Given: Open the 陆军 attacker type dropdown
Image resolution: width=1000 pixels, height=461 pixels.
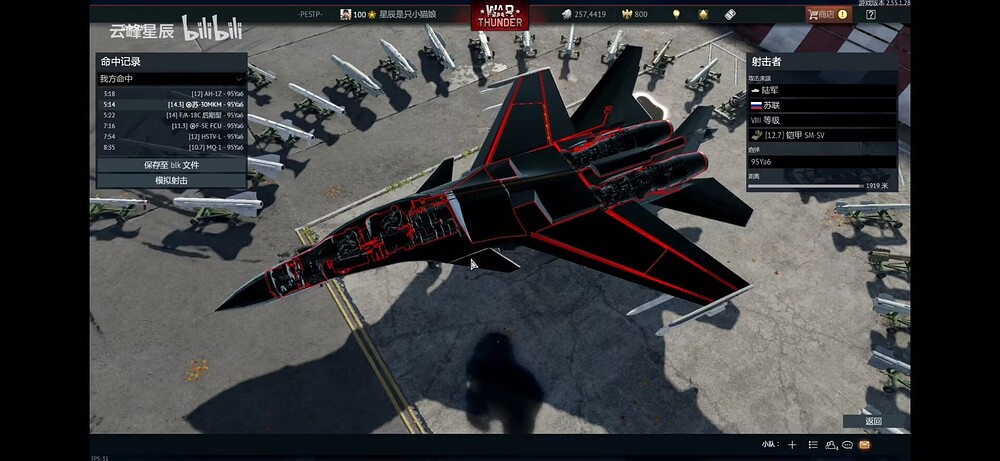Looking at the screenshot, I should [x=822, y=90].
